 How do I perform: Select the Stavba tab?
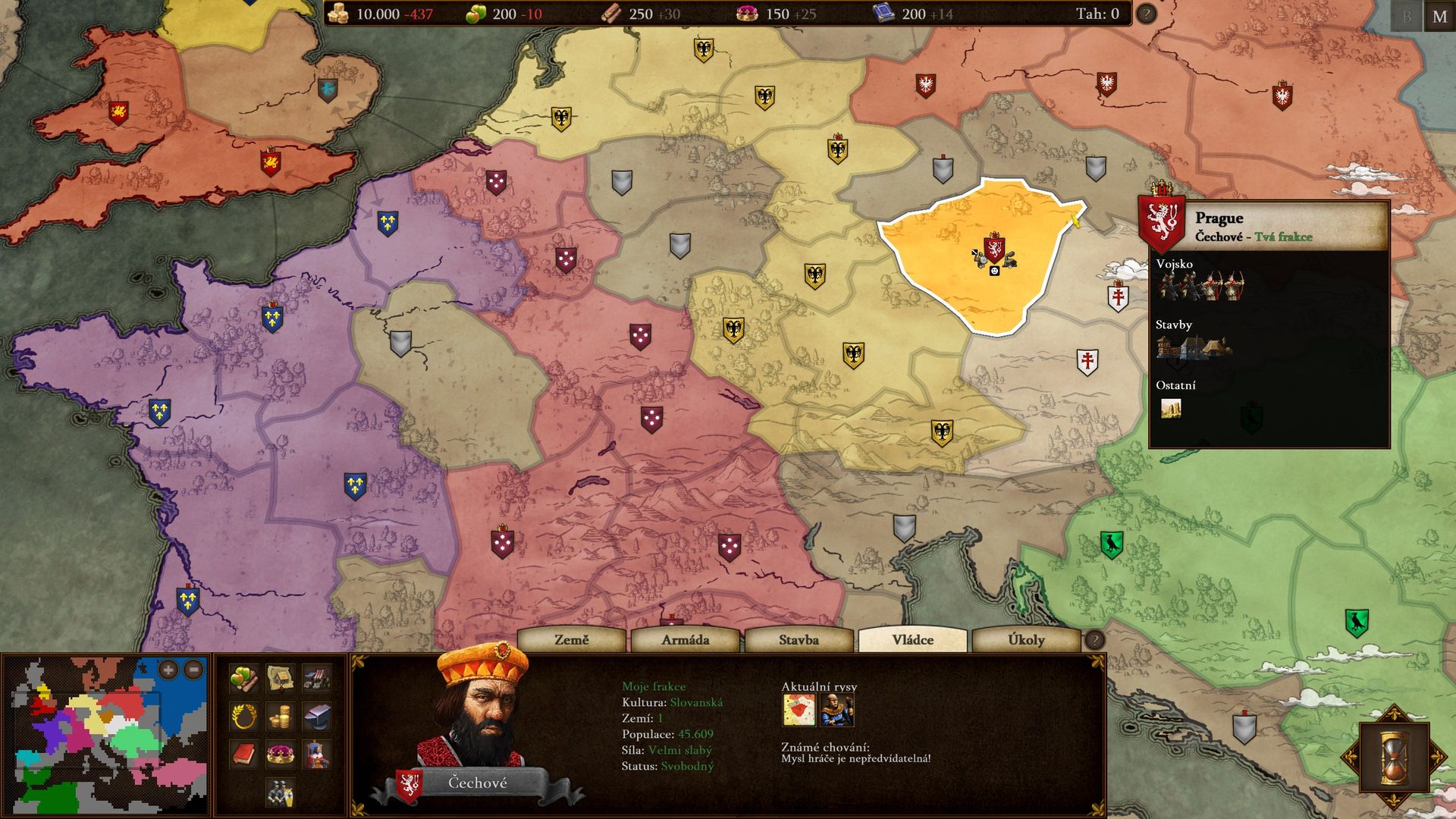coord(799,640)
